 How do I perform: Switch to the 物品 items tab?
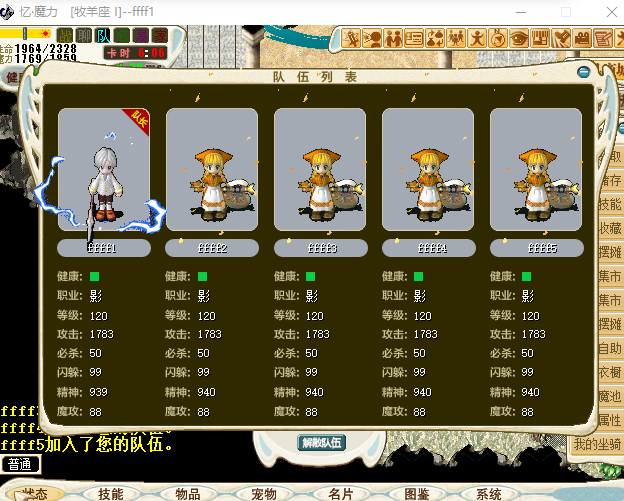pos(187,493)
